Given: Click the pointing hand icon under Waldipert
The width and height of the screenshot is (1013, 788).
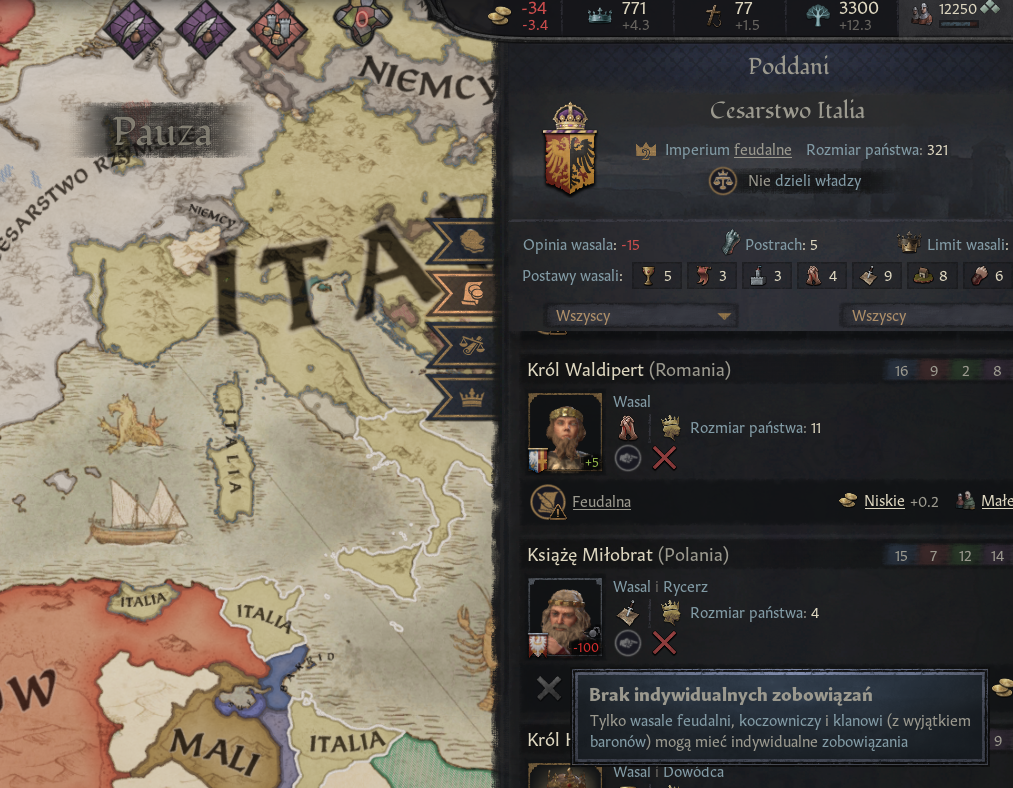Looking at the screenshot, I should pos(628,458).
